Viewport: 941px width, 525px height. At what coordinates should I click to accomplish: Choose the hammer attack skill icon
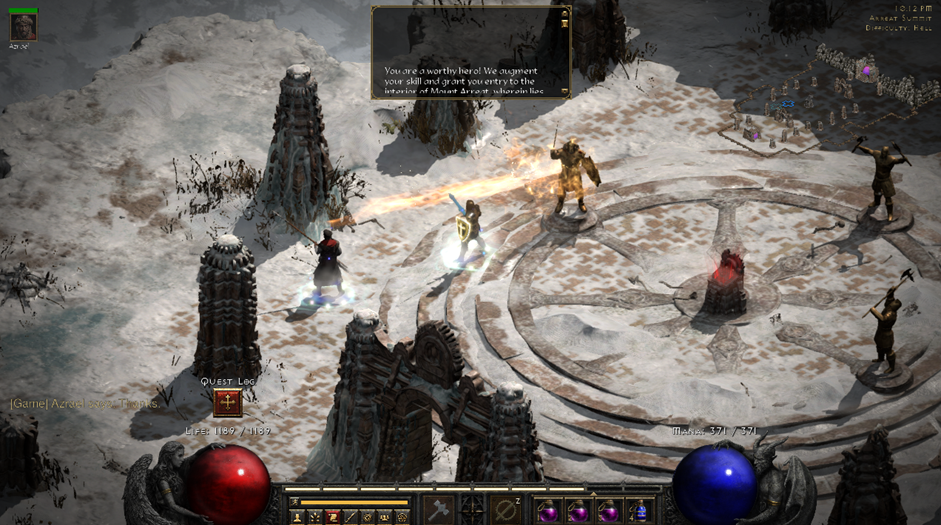[437, 507]
